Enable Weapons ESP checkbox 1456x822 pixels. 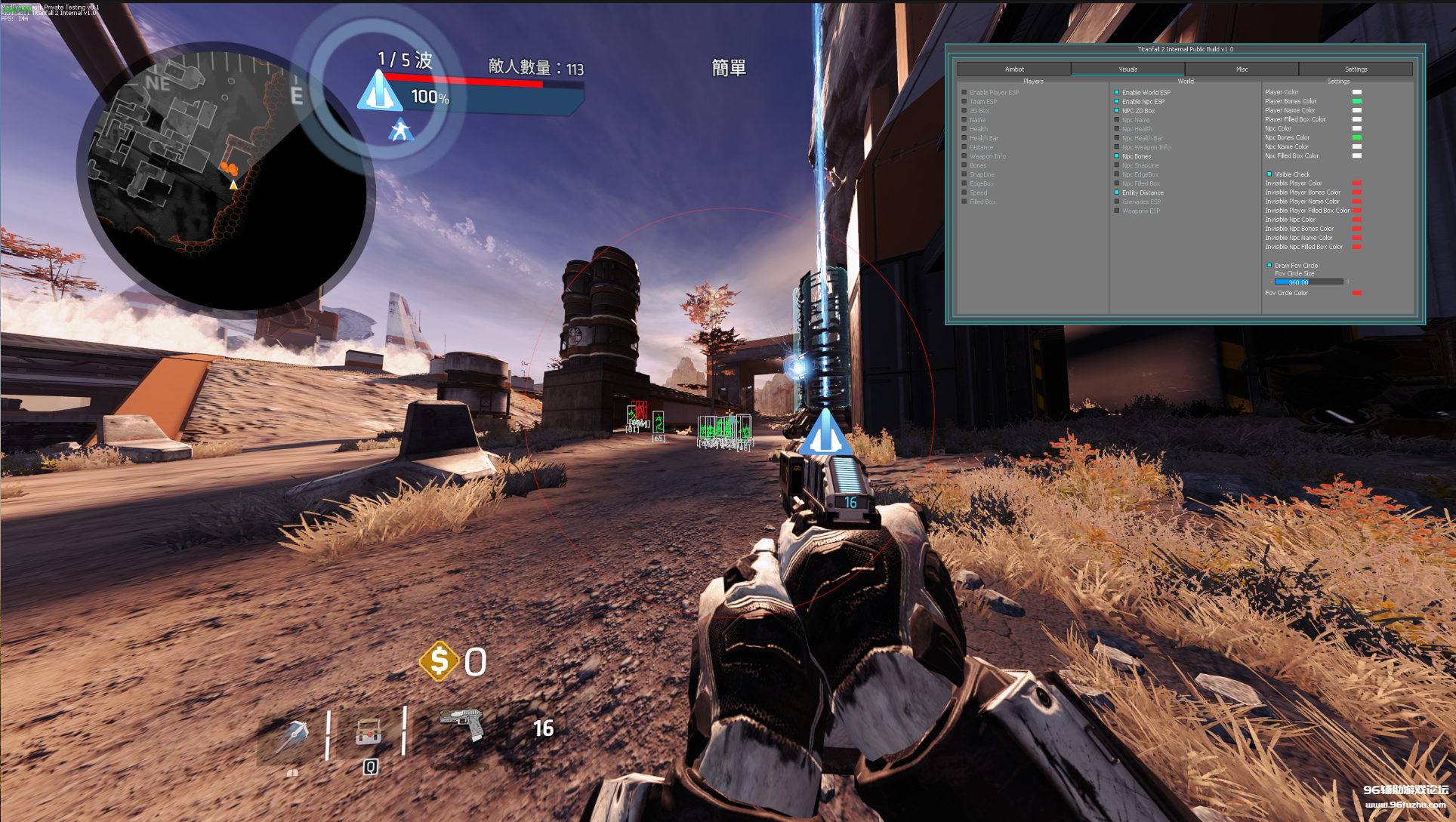1117,211
